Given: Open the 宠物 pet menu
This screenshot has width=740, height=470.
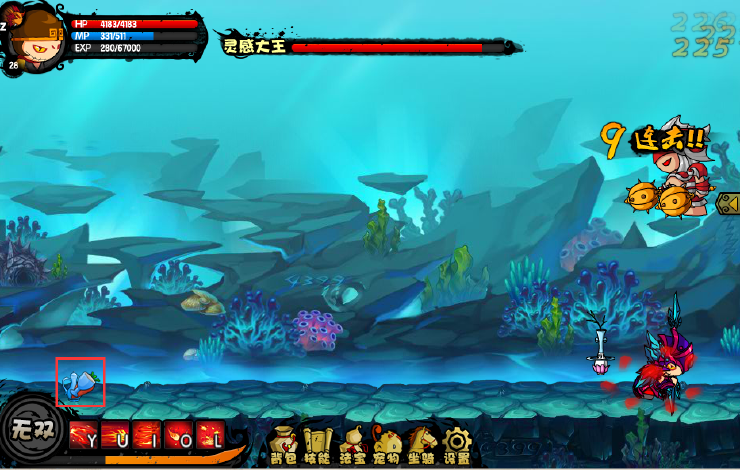Looking at the screenshot, I should tap(387, 444).
